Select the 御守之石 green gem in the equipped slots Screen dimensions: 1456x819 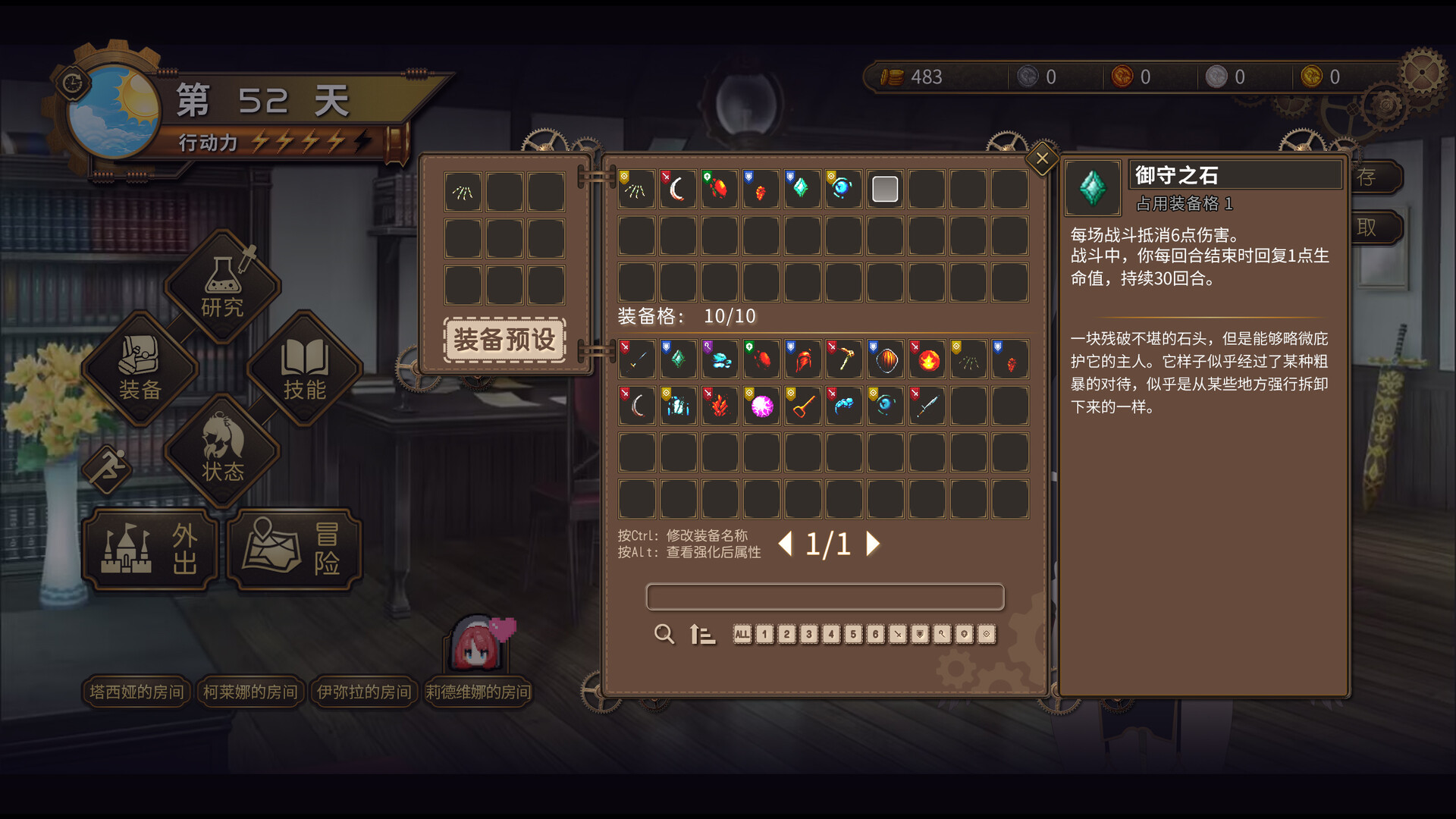tap(802, 188)
